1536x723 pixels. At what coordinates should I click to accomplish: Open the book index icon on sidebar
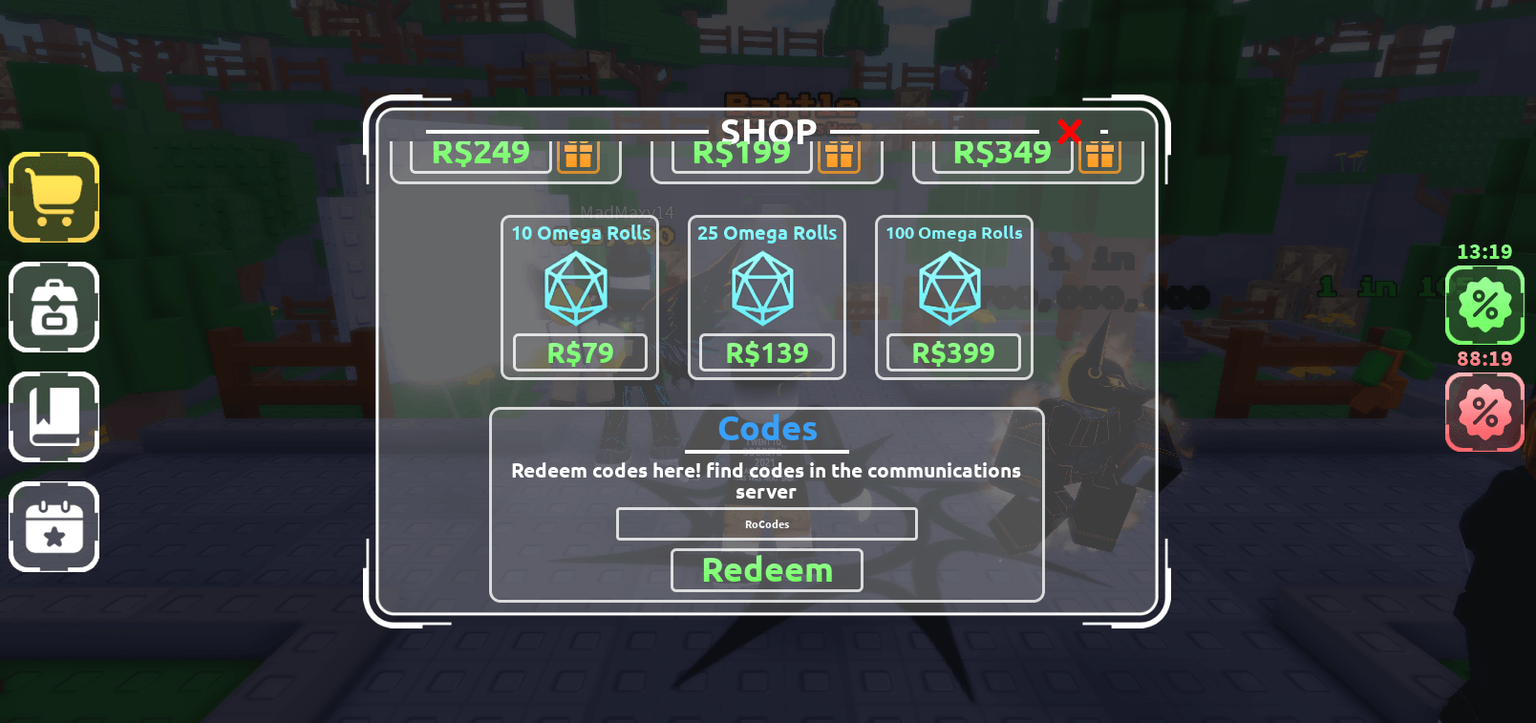coord(53,417)
